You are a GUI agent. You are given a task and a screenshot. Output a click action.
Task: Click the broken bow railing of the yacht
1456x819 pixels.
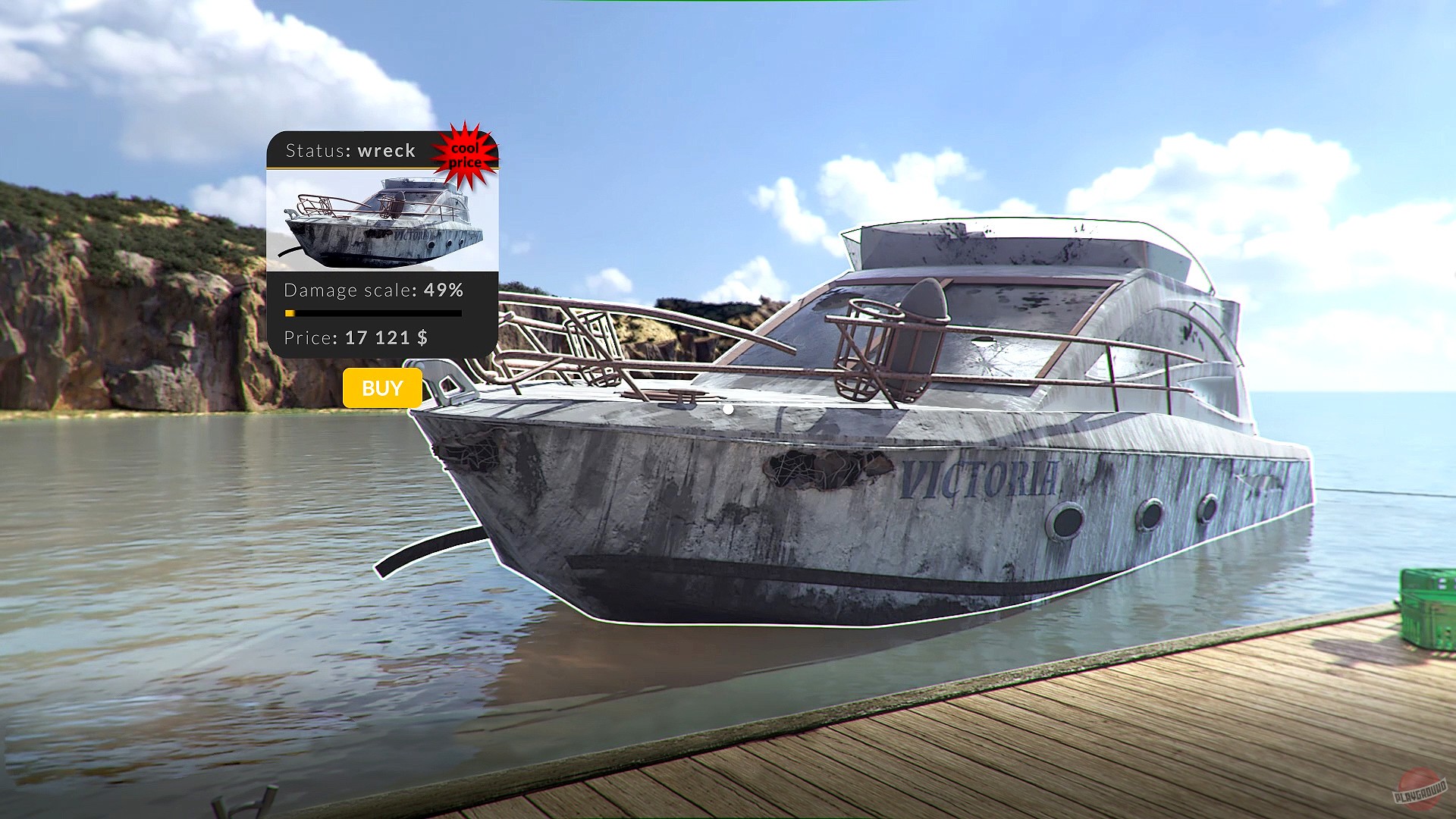coord(591,341)
